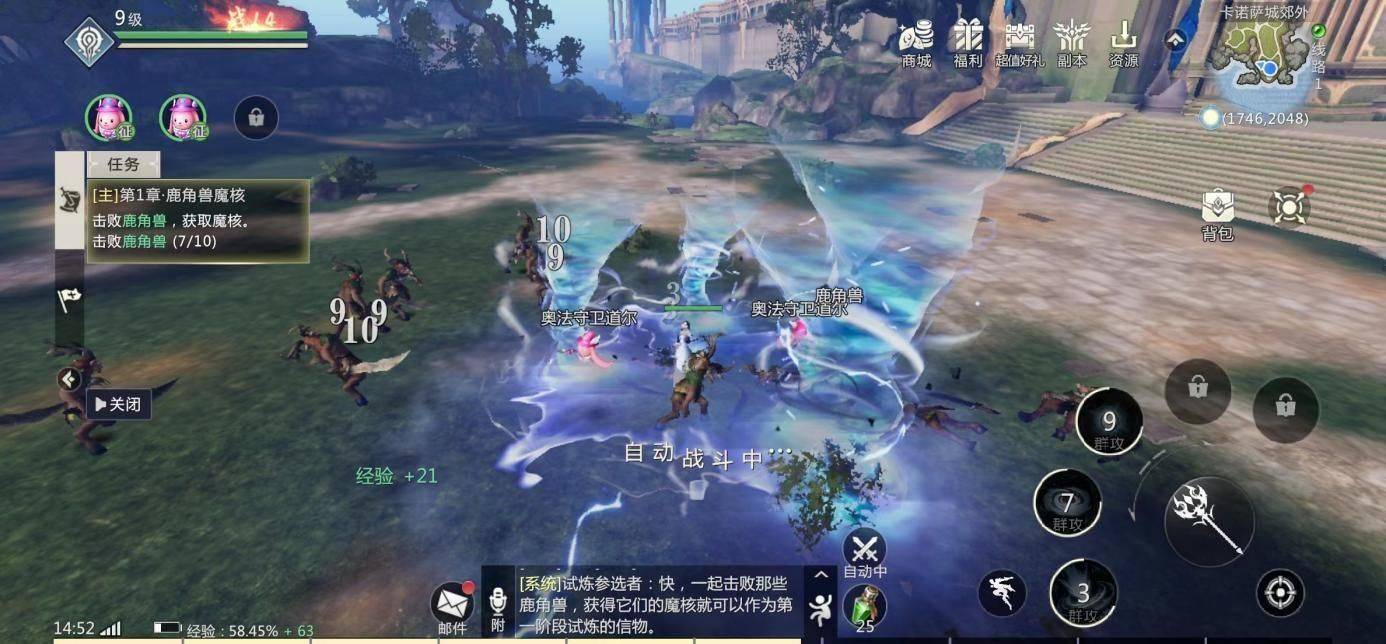Open the 超值好礼 bundle offers
The height and width of the screenshot is (644, 1386).
[x=1019, y=43]
